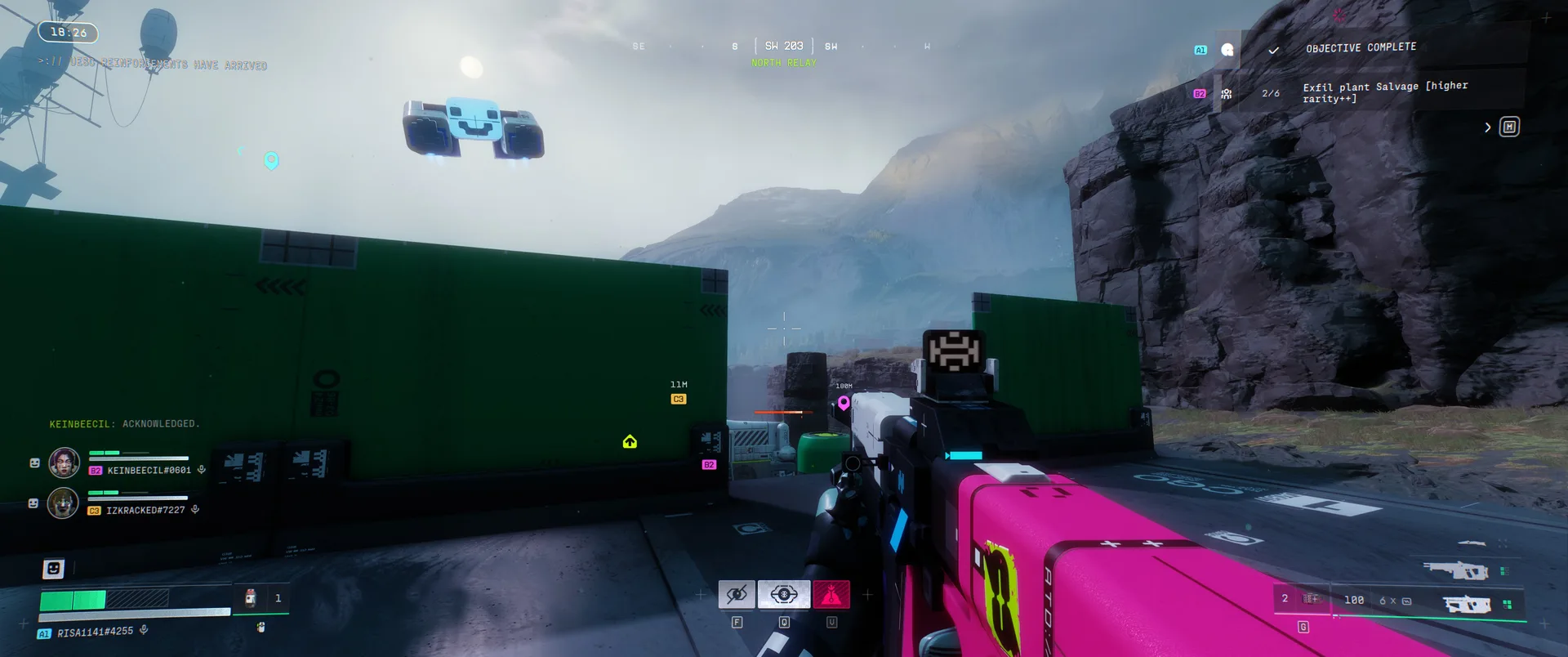Select the knife melee weapon icon
Screen dimensions: 1568x657
pyautogui.click(x=1472, y=543)
